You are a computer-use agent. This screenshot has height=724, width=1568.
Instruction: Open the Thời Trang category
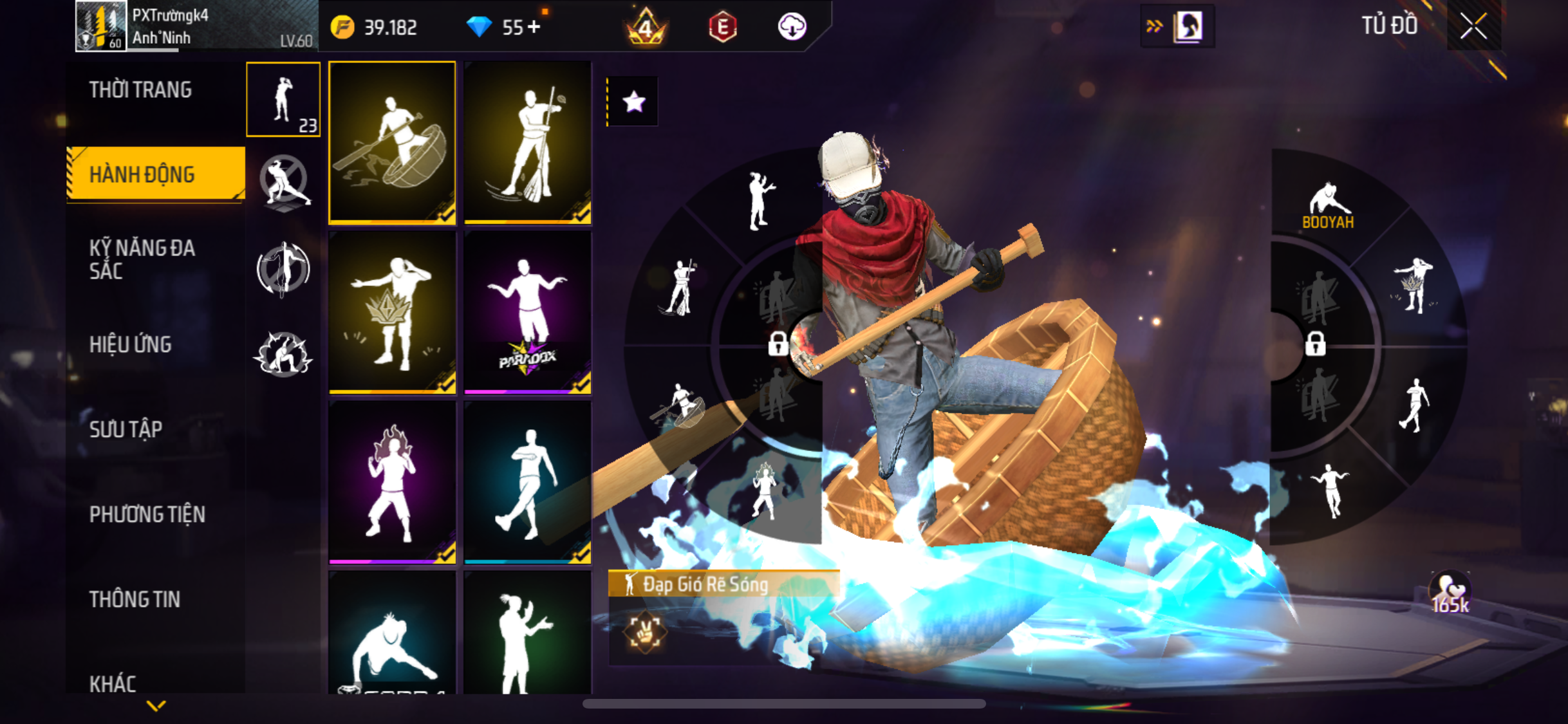point(140,90)
